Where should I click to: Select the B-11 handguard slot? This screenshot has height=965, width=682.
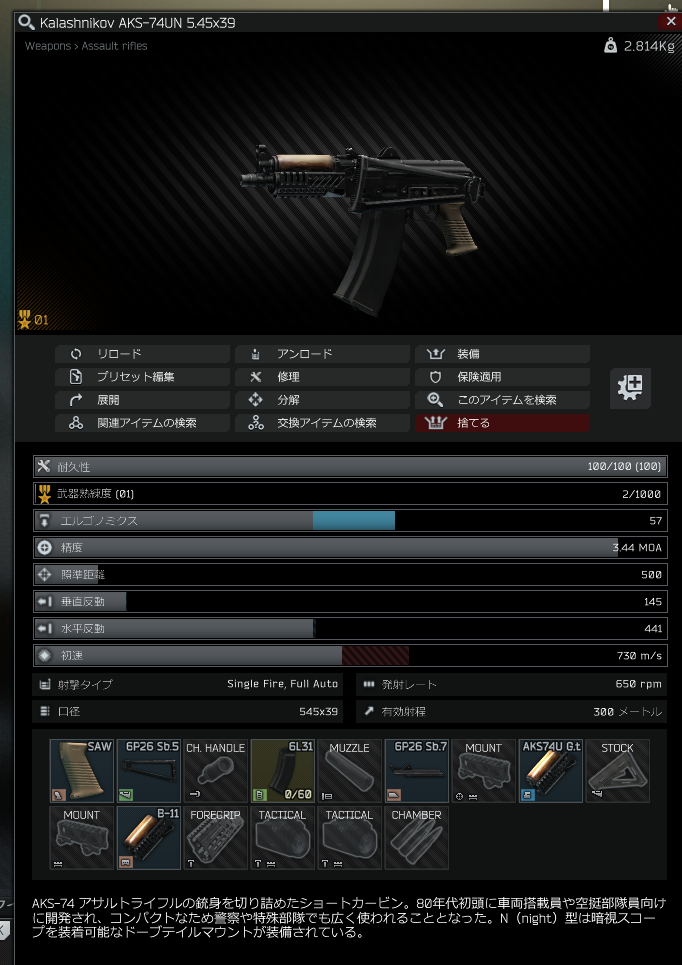[149, 838]
